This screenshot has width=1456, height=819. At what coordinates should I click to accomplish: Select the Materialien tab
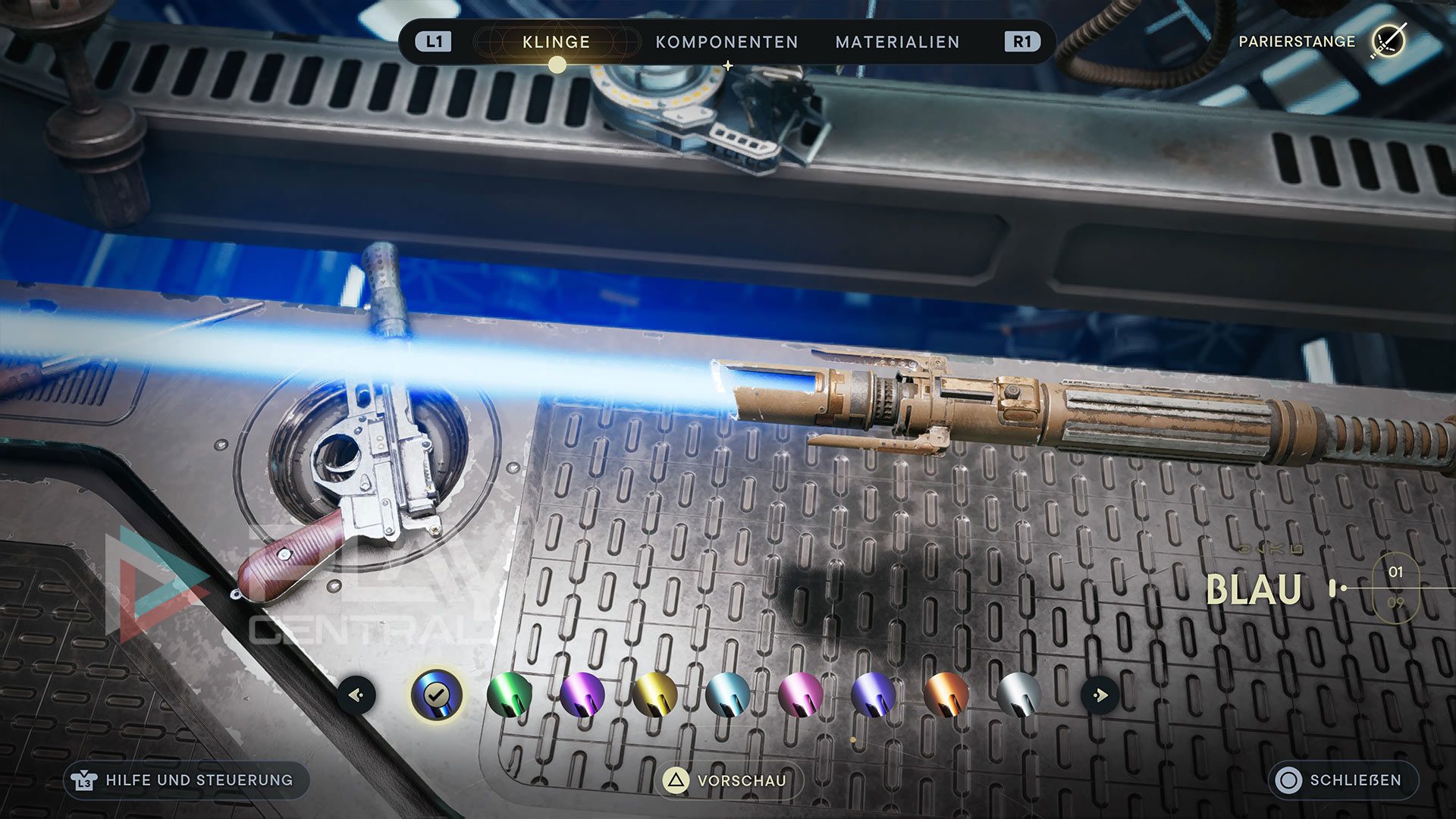tap(897, 42)
